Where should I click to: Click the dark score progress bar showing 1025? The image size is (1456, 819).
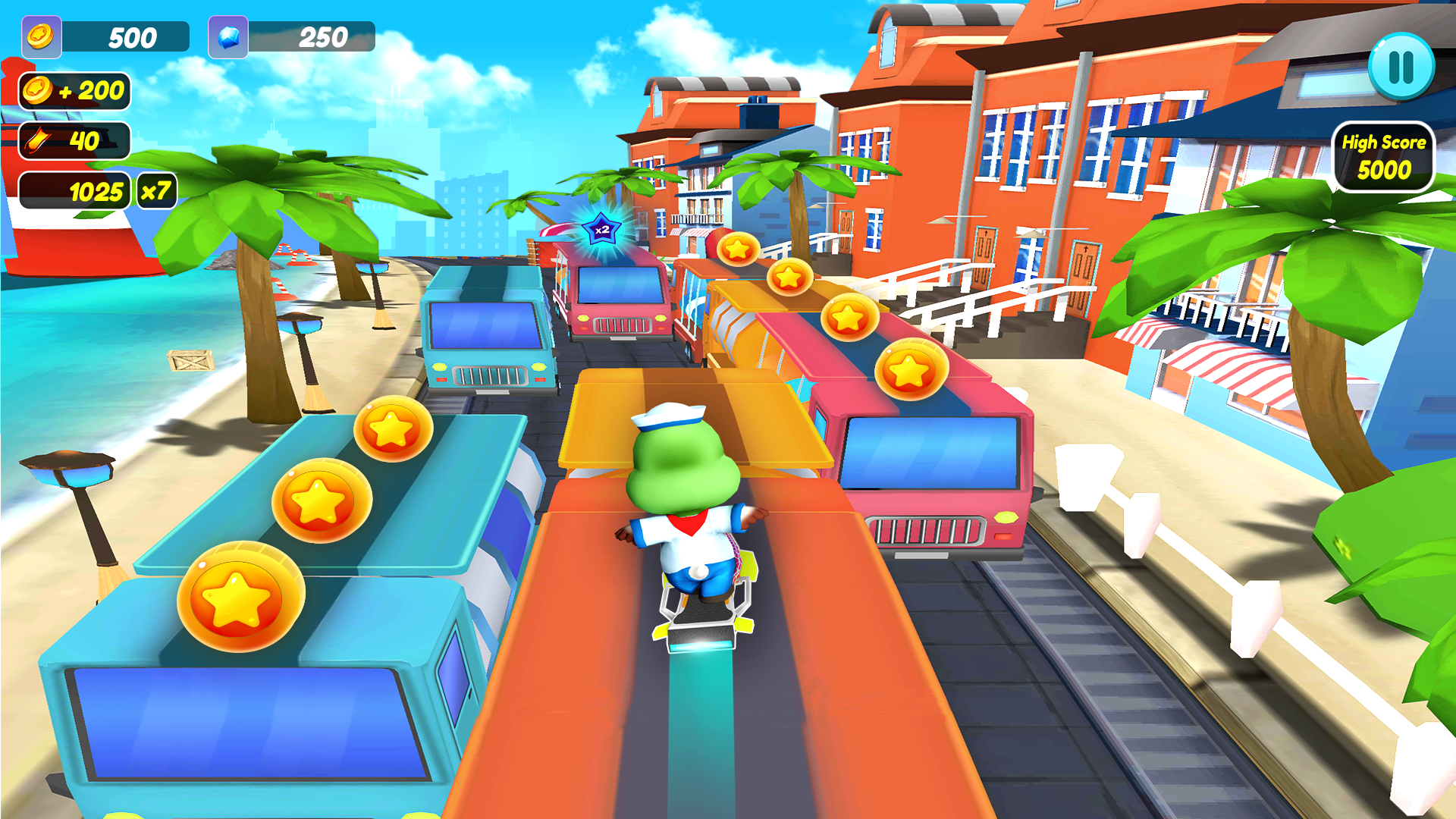pyautogui.click(x=74, y=191)
